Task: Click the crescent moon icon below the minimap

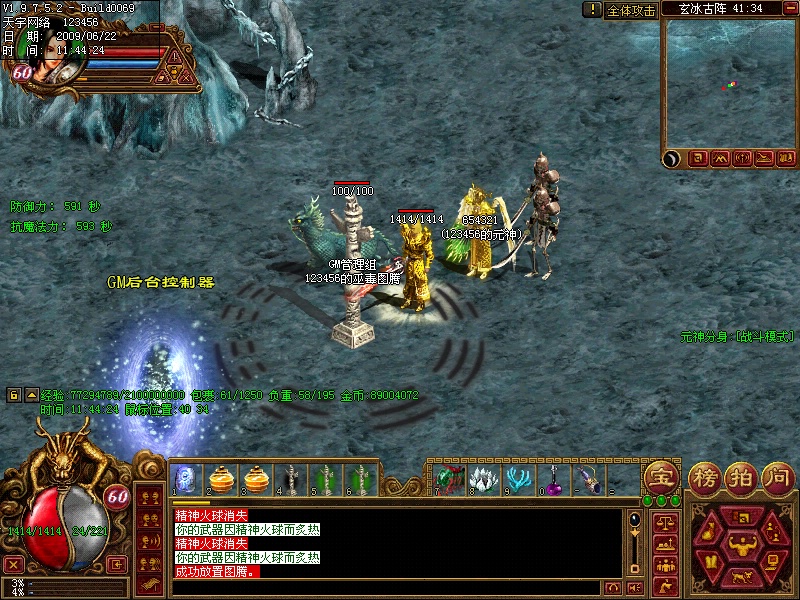Action: coord(673,158)
